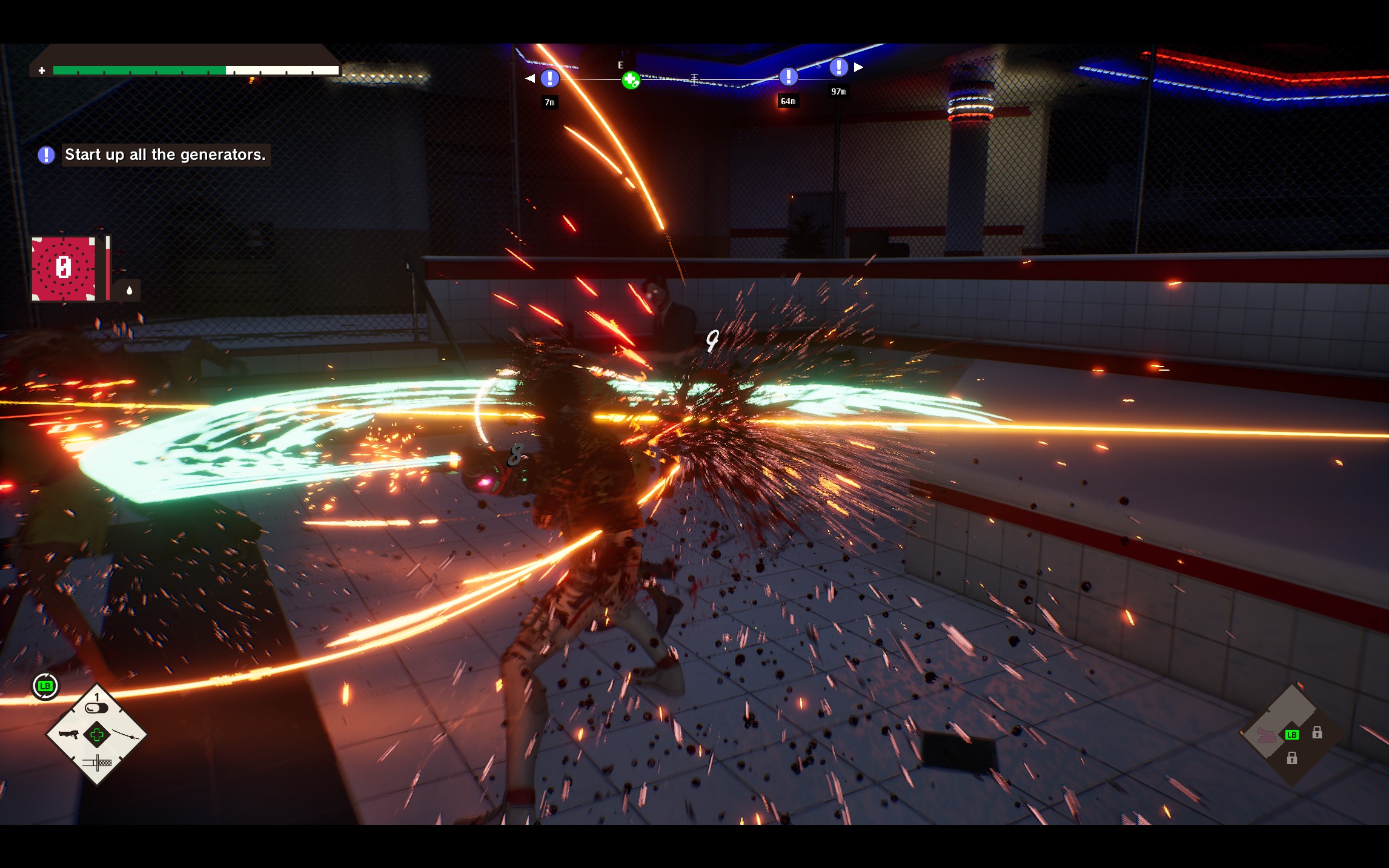Open the "Start up all the generators" objective
This screenshot has width=1389, height=868.
pyautogui.click(x=165, y=155)
